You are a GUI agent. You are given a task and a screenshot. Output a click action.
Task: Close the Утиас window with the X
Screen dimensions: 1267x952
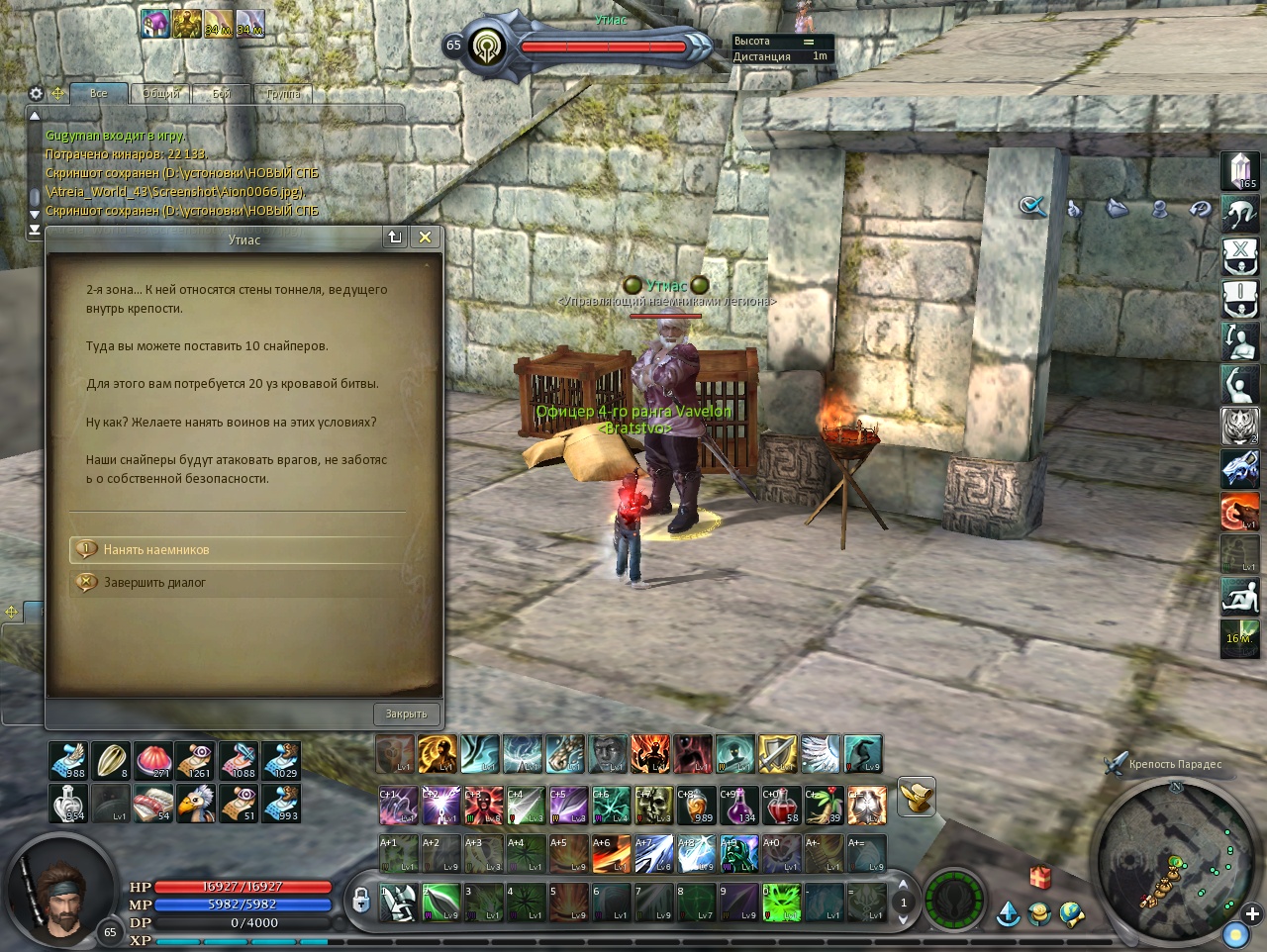(x=425, y=238)
